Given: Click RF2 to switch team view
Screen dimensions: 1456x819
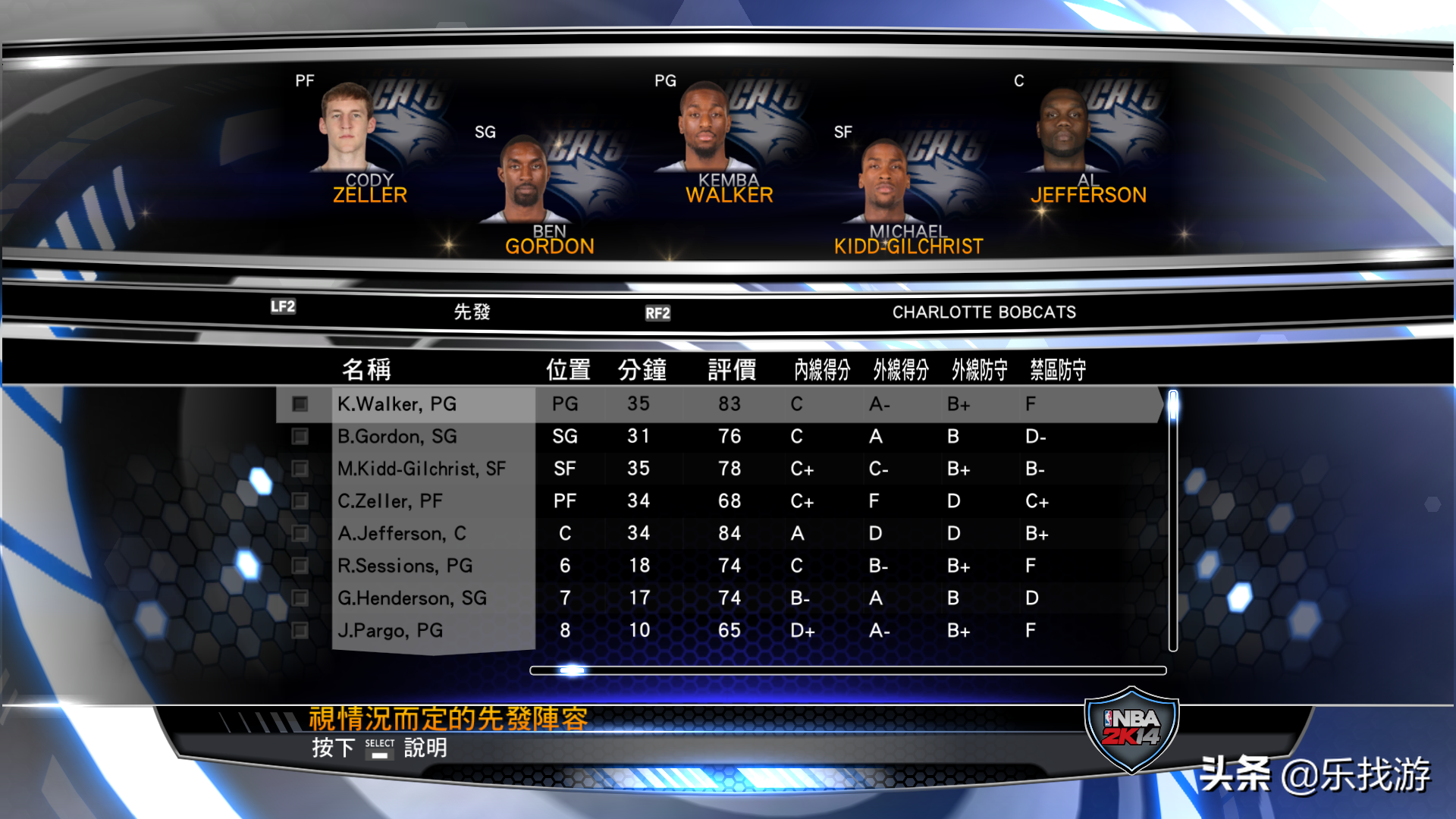Looking at the screenshot, I should pyautogui.click(x=657, y=312).
